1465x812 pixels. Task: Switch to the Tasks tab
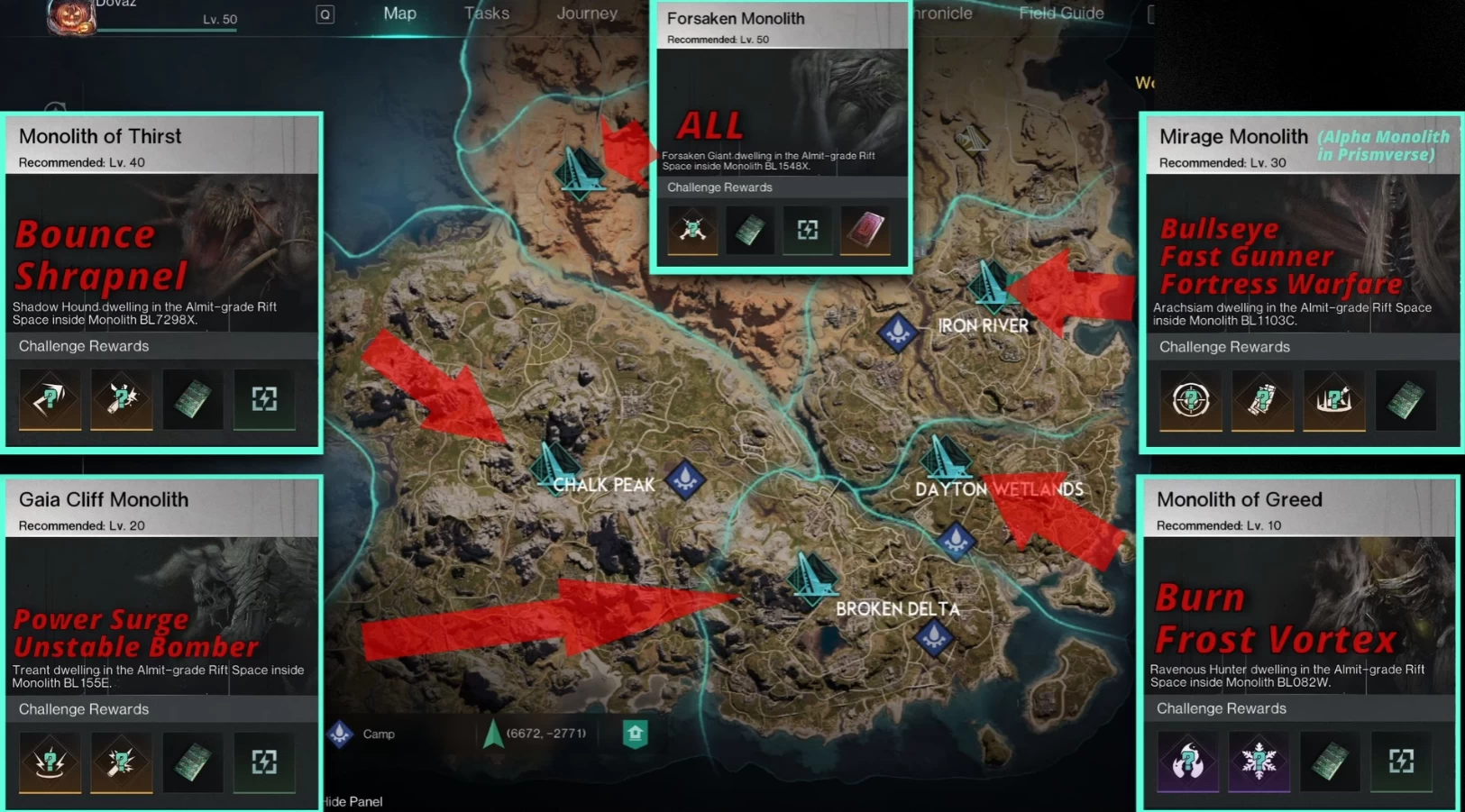click(x=487, y=14)
